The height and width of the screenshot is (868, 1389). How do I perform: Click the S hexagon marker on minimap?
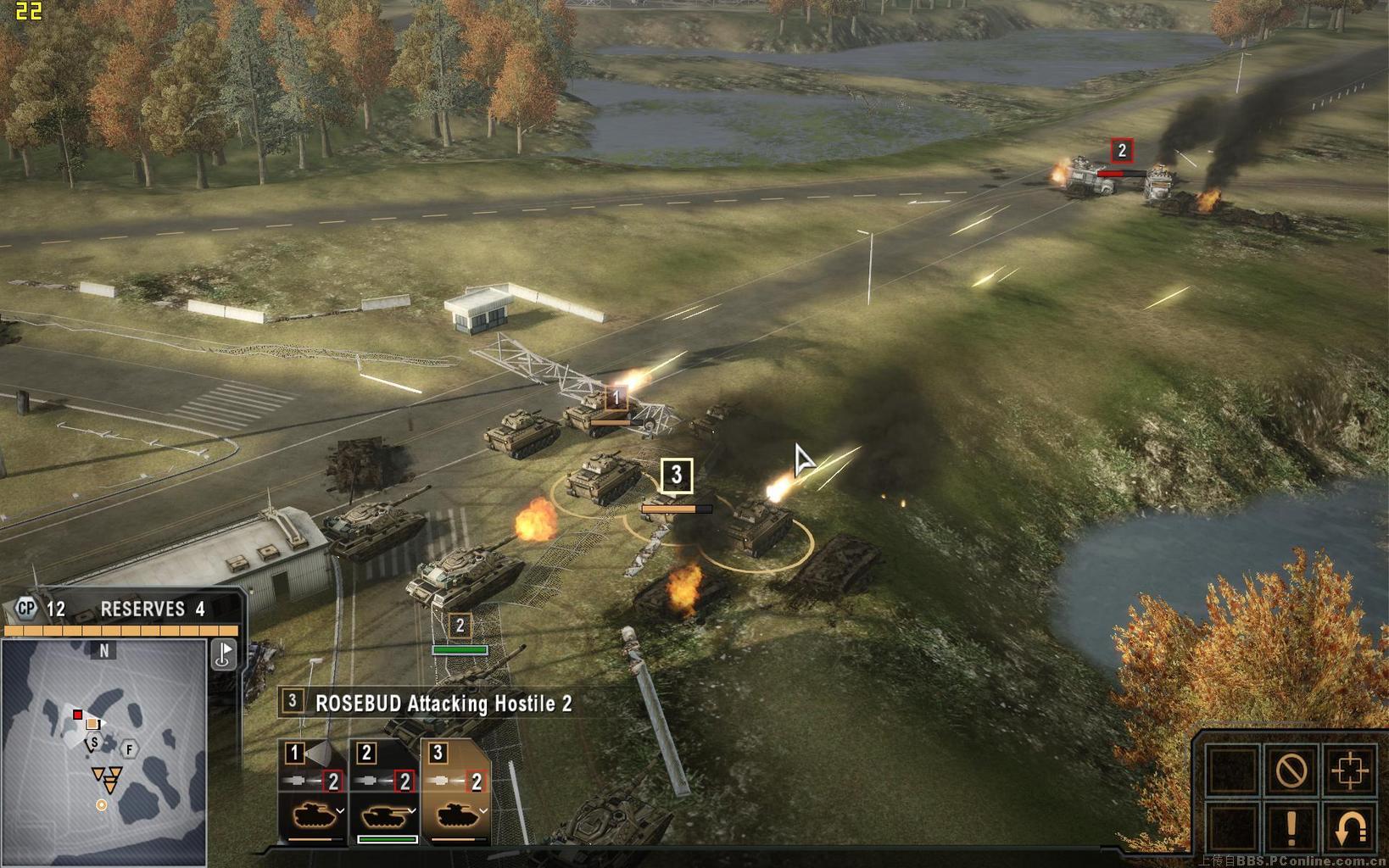coord(94,743)
